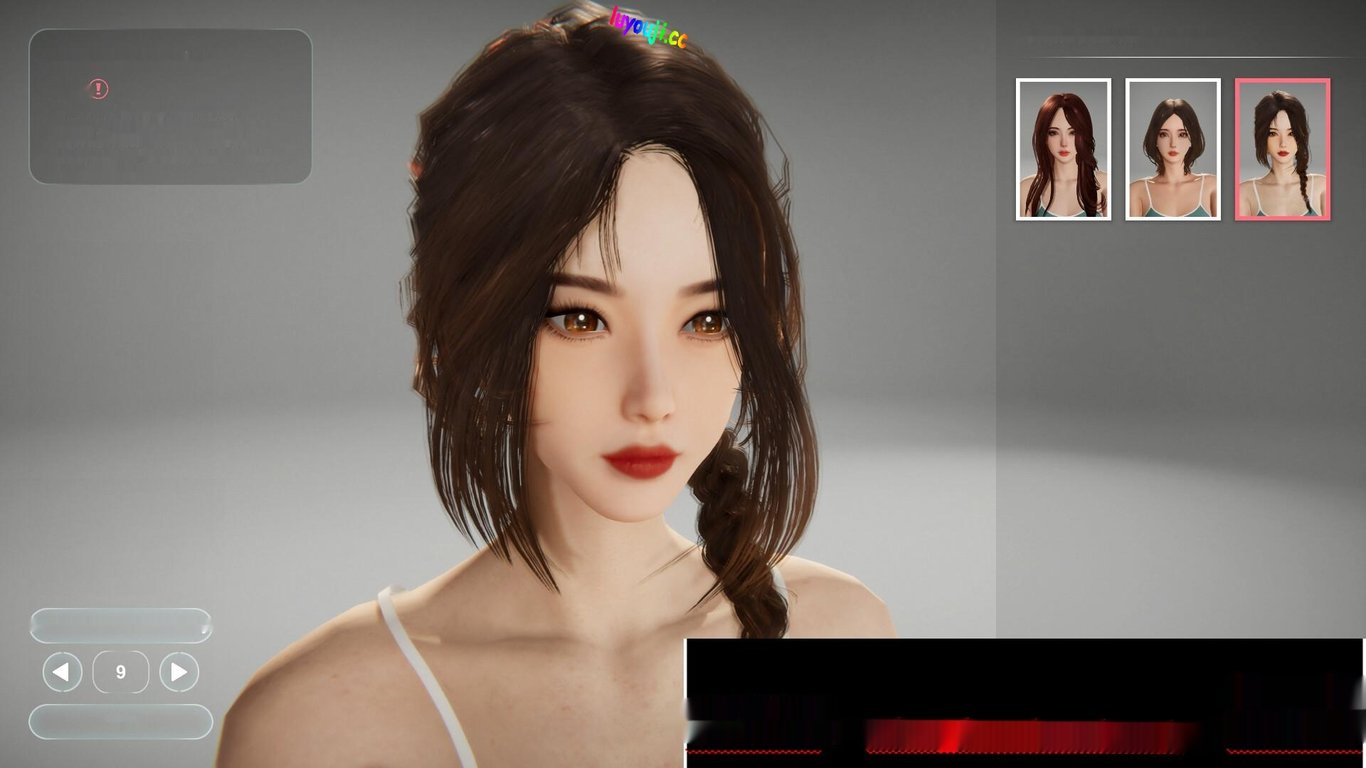Click the page number indicator showing 9
The image size is (1366, 768).
(121, 671)
